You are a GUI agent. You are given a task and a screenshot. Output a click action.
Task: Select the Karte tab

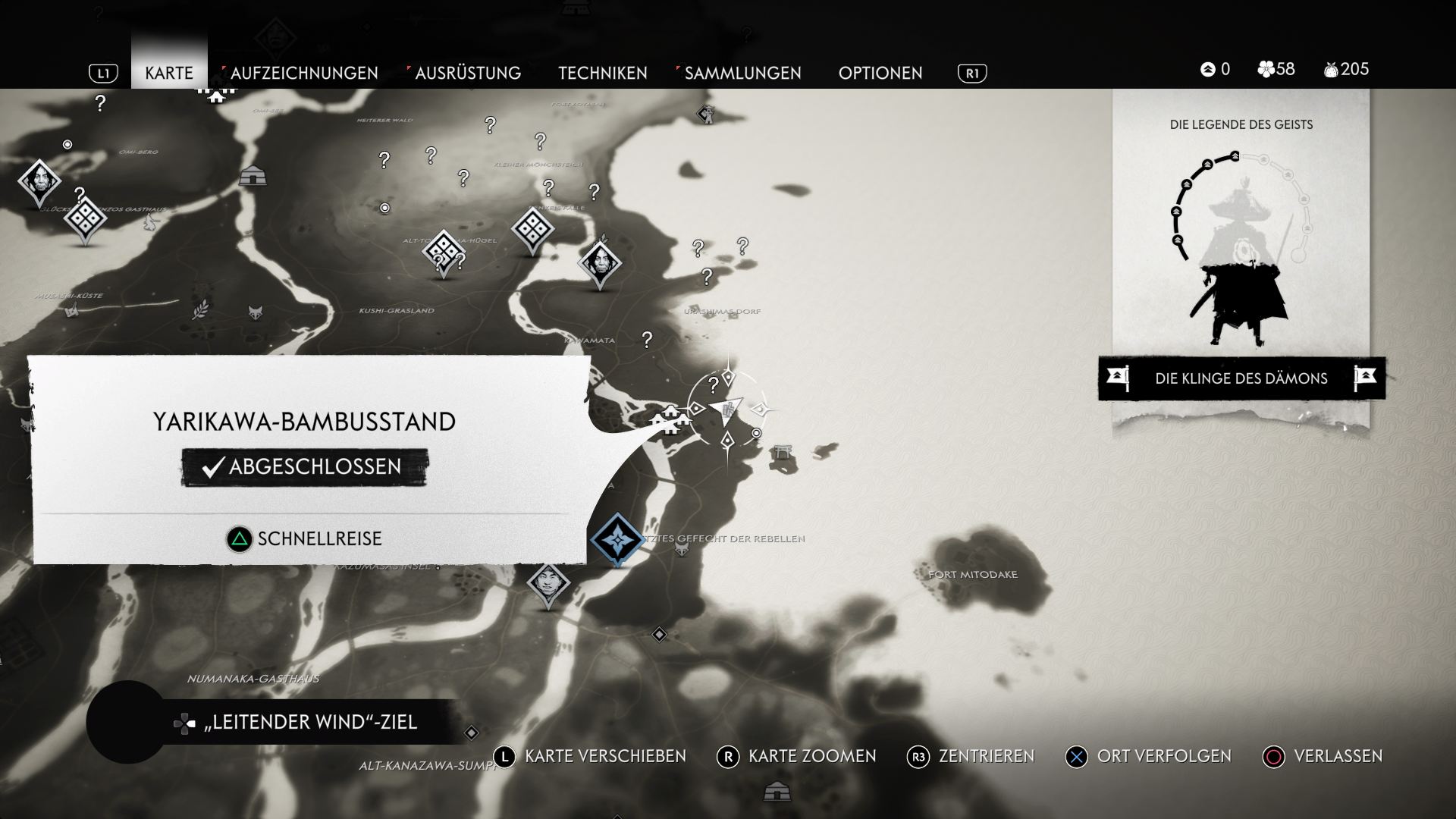point(169,73)
